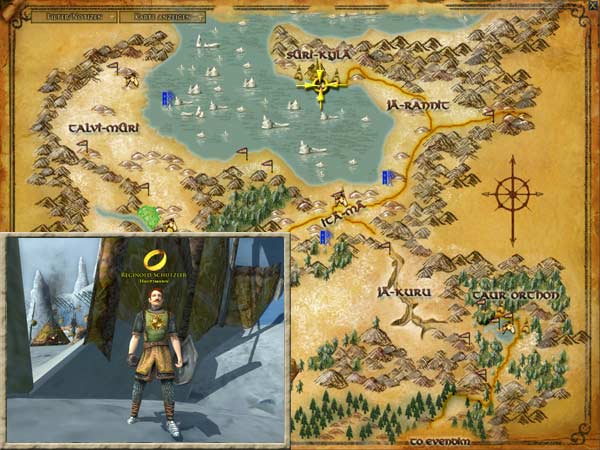Select the Talvi-Mûri region label
The width and height of the screenshot is (600, 450).
click(103, 129)
